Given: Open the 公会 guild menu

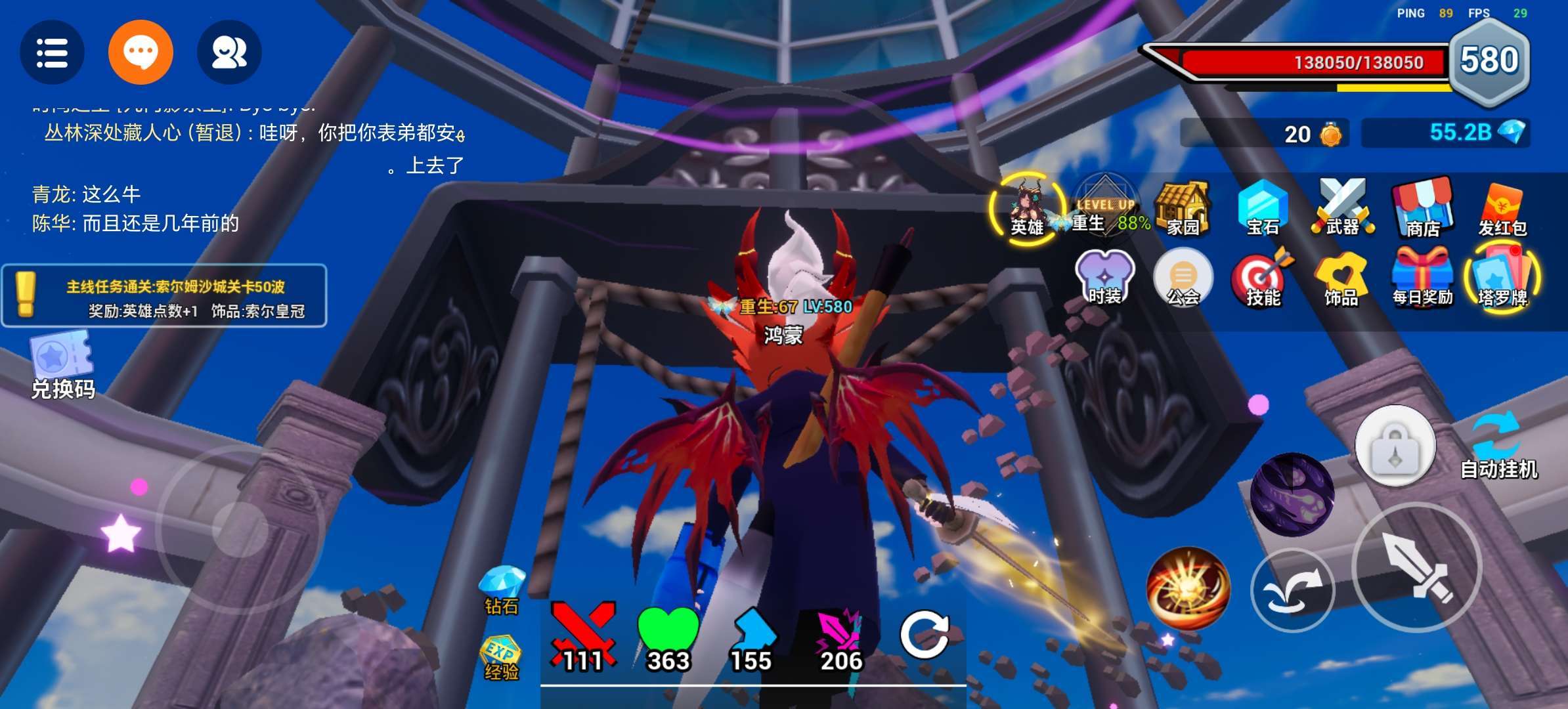Looking at the screenshot, I should pyautogui.click(x=1183, y=278).
